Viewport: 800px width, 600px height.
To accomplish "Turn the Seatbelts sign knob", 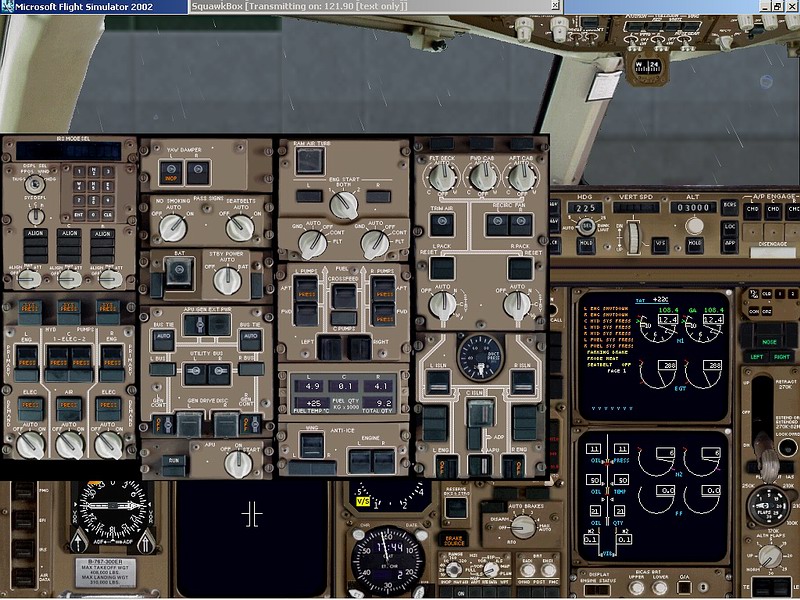I will [239, 228].
